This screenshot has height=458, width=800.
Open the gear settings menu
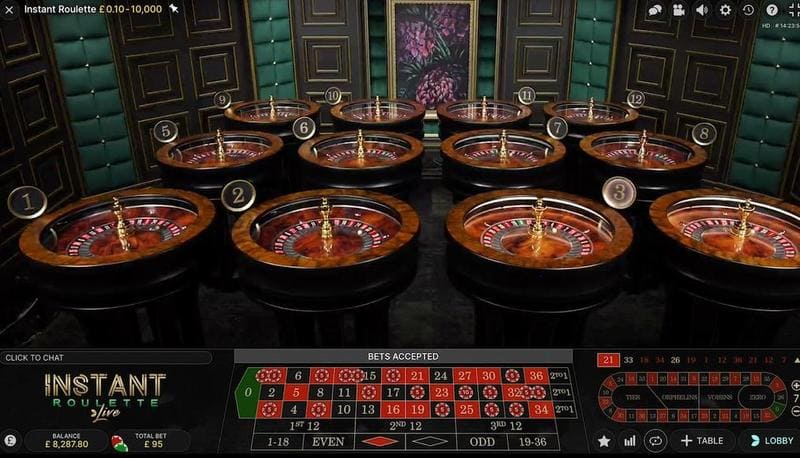click(725, 10)
